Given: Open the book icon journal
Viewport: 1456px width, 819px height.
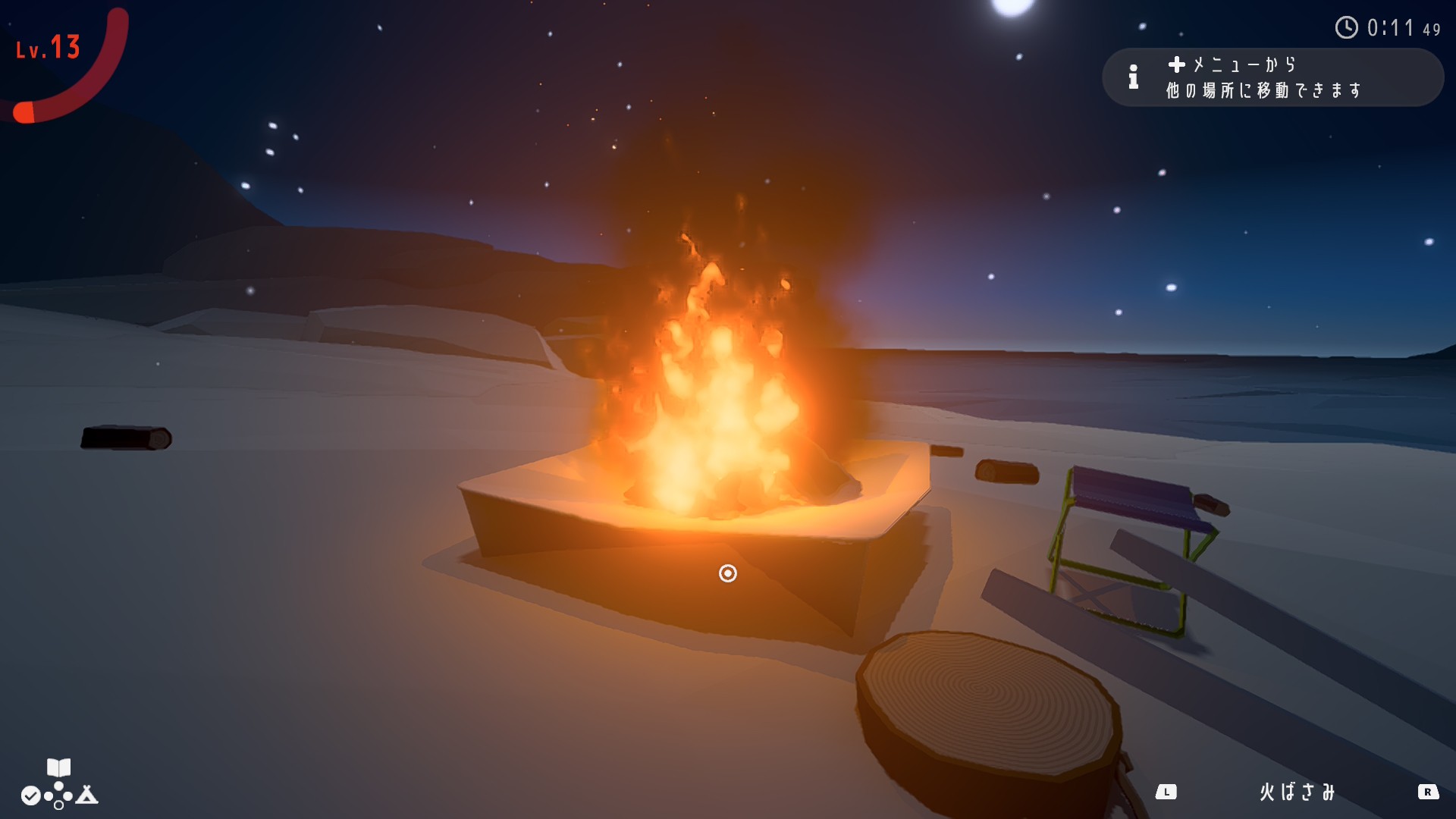Looking at the screenshot, I should 58,767.
